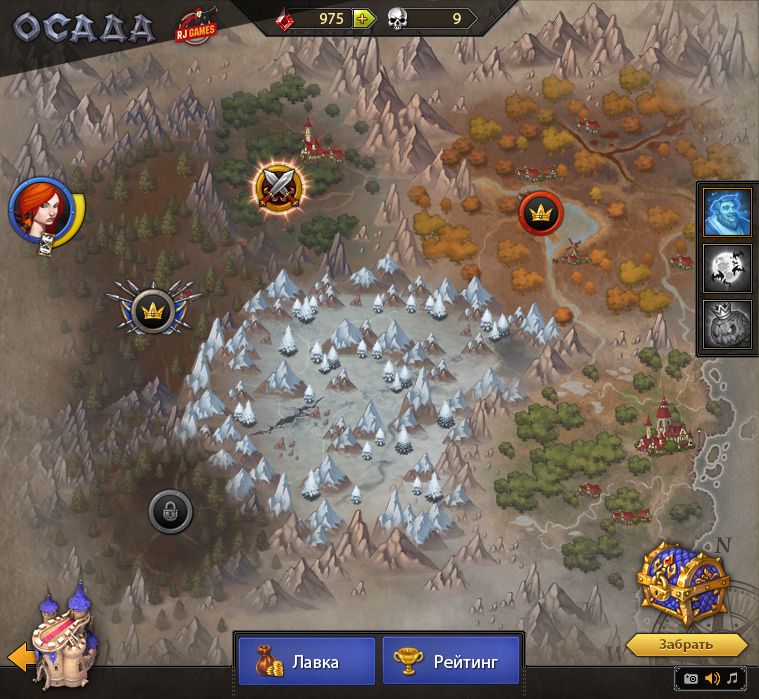Open the red-haired hero portrait
The height and width of the screenshot is (699, 759).
pyautogui.click(x=40, y=210)
